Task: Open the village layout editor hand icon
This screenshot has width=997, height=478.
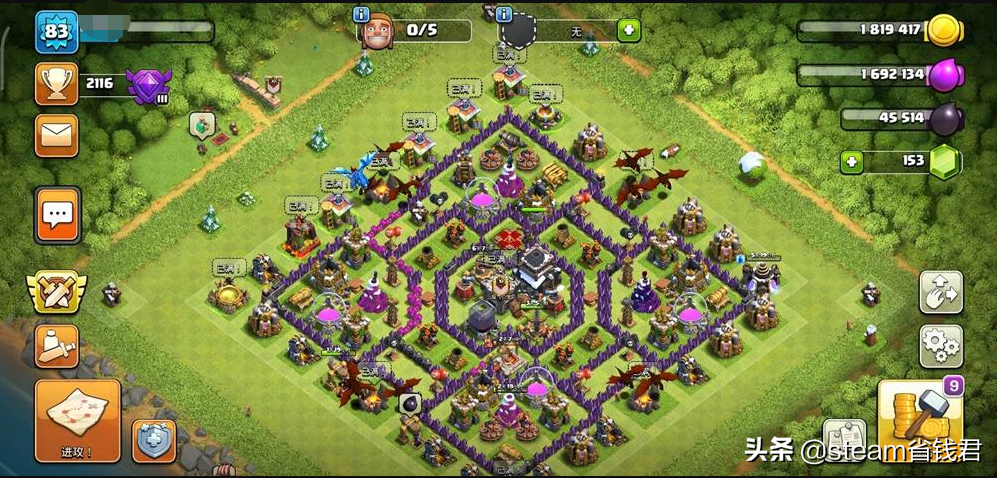Action: 941,293
